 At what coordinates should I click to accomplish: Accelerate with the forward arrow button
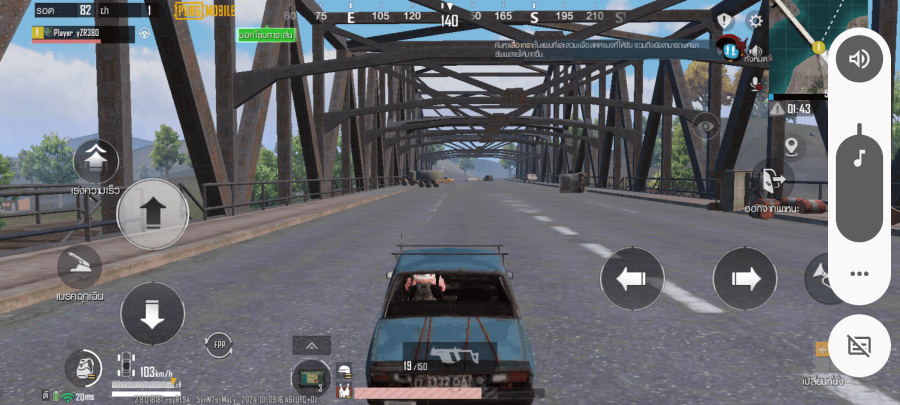[152, 214]
